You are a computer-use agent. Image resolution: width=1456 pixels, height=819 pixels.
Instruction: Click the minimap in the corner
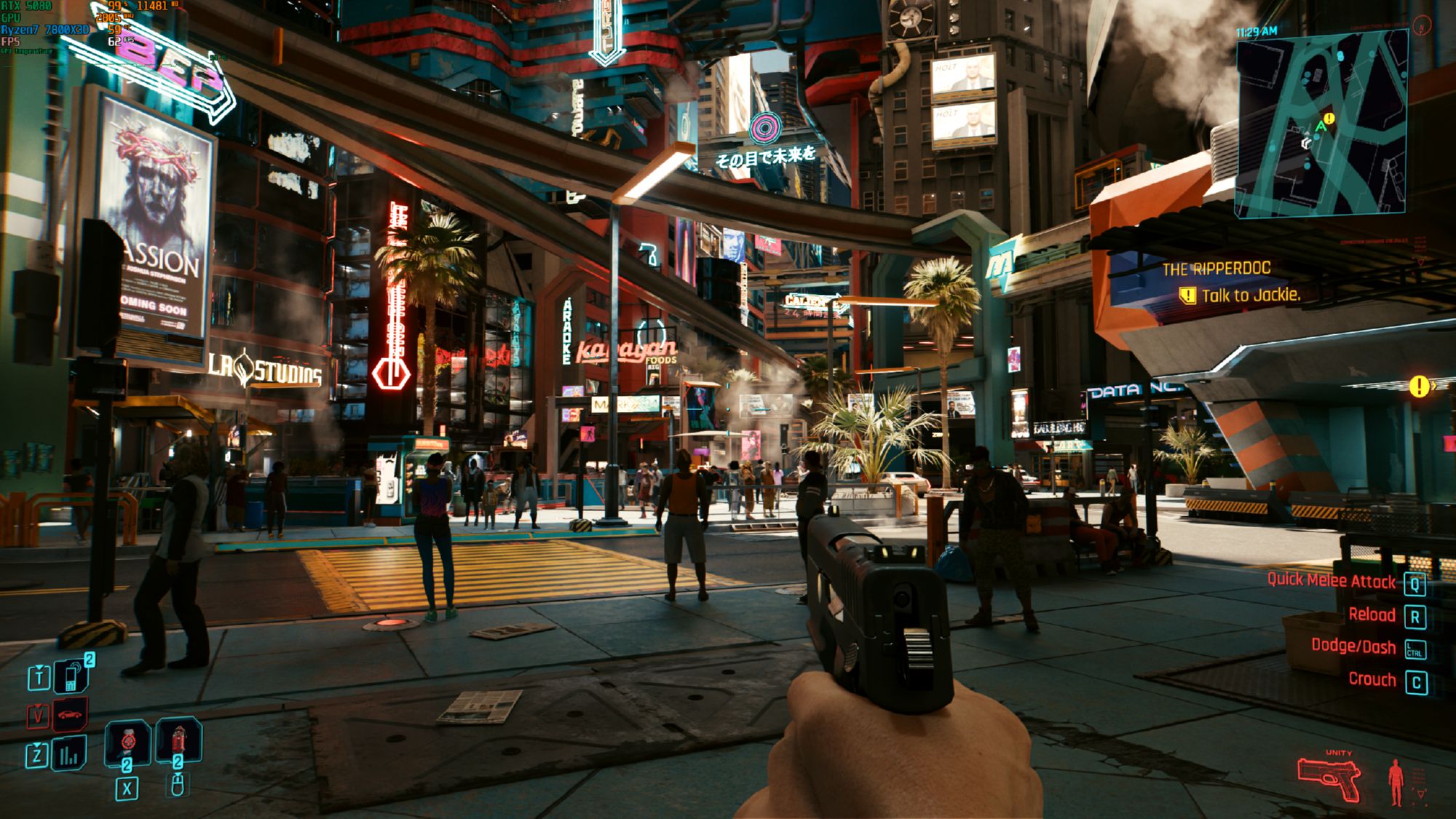pos(1321,125)
